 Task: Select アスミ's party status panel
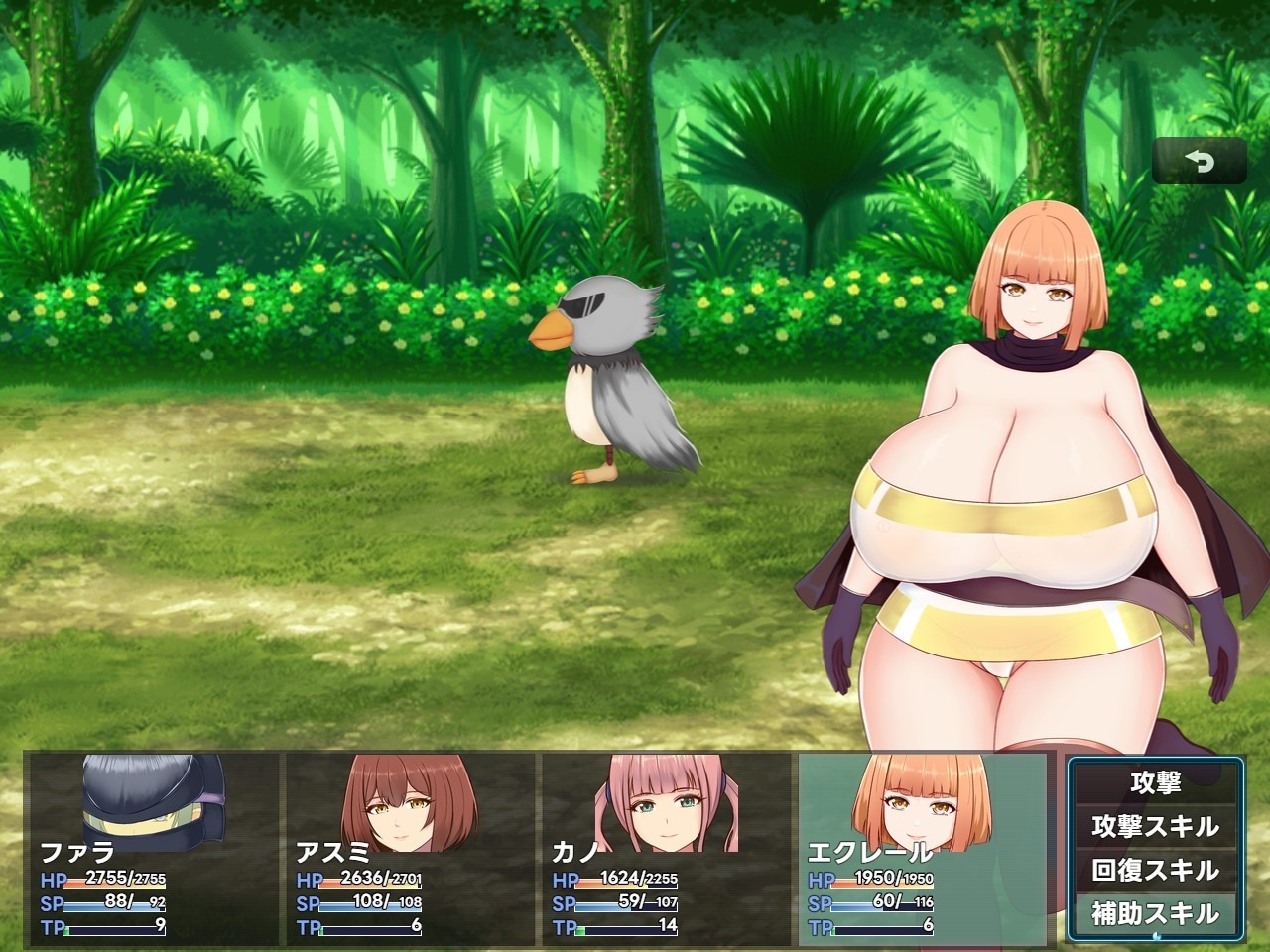[x=409, y=849]
